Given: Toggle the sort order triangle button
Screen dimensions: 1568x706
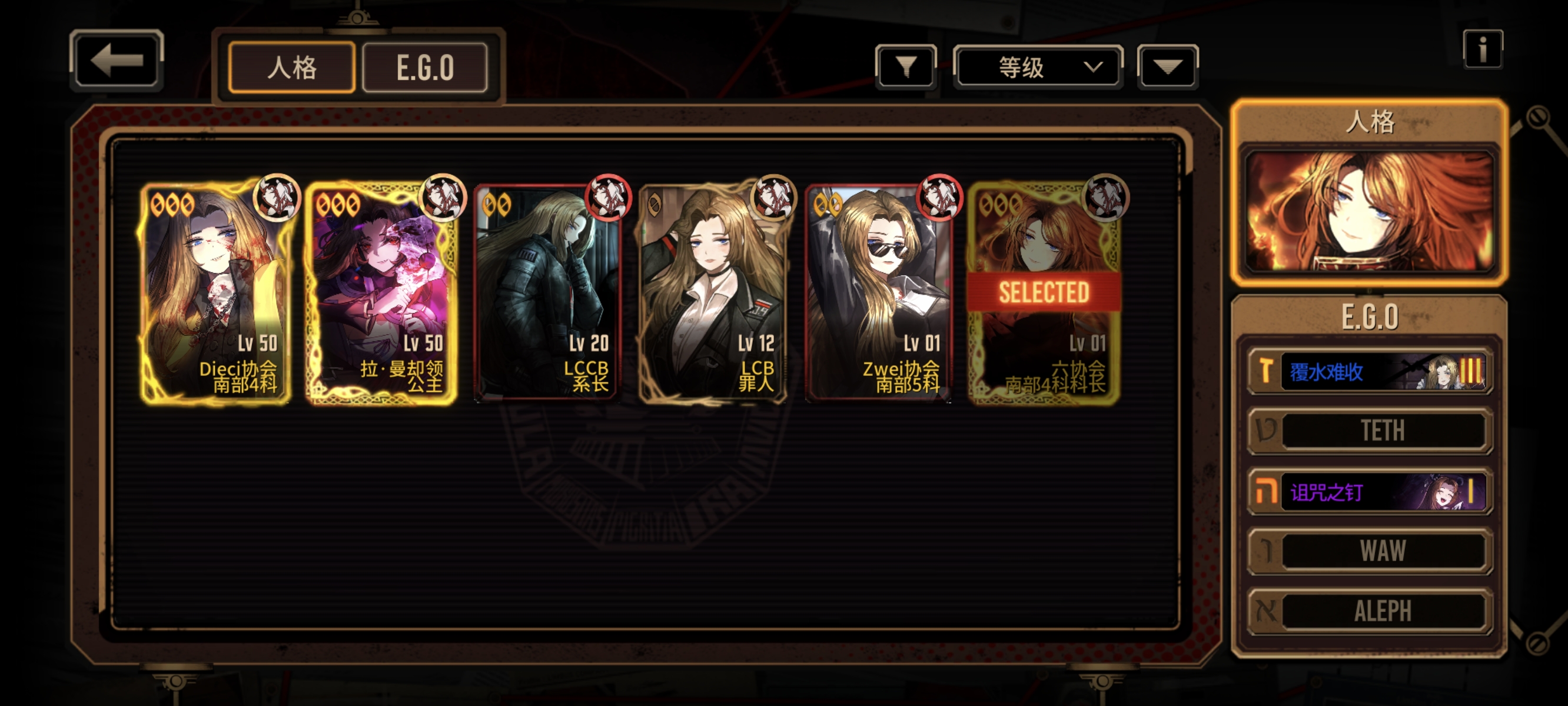Looking at the screenshot, I should click(x=1167, y=66).
